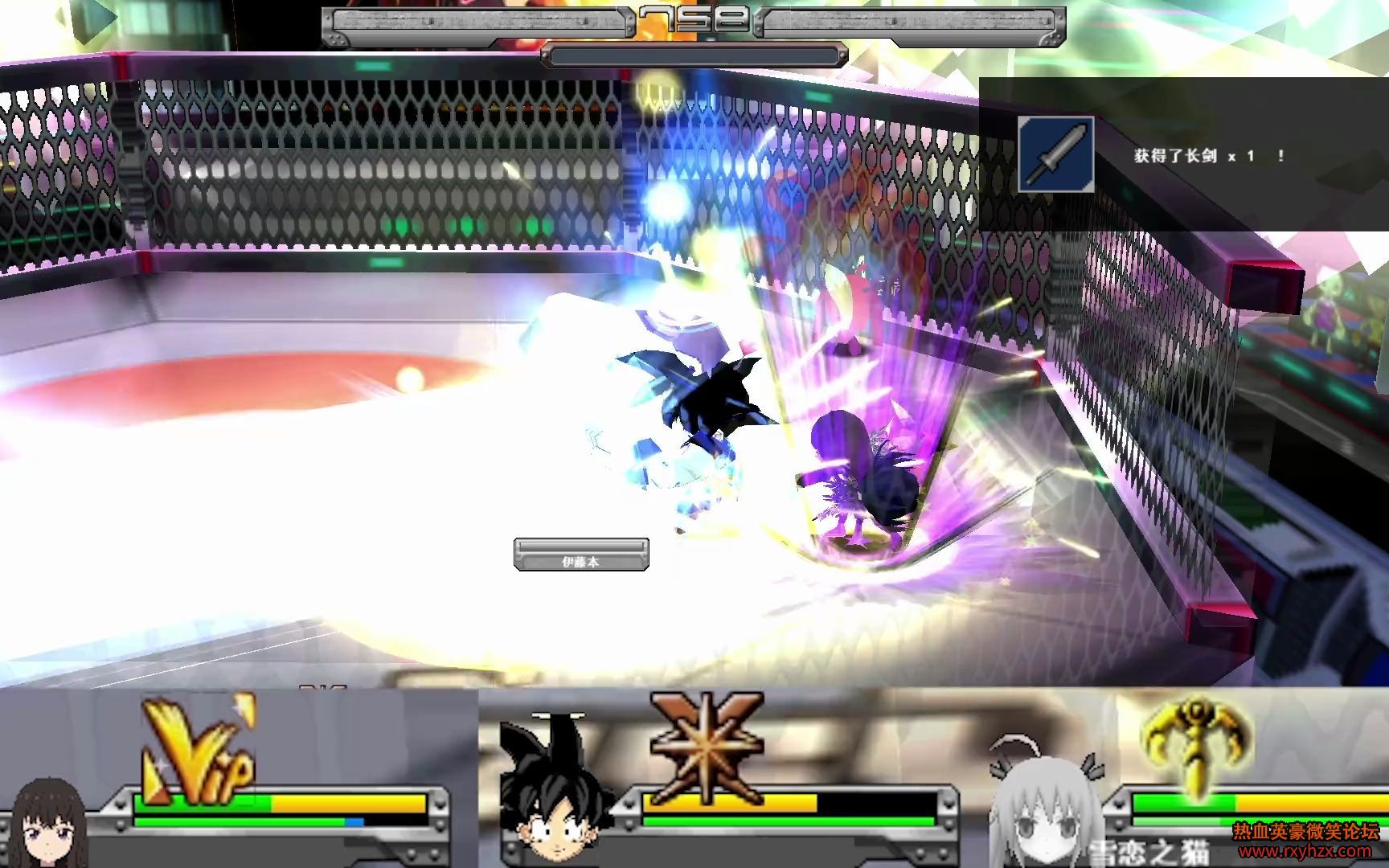Click the long sword item icon
The width and height of the screenshot is (1389, 868).
click(1056, 154)
